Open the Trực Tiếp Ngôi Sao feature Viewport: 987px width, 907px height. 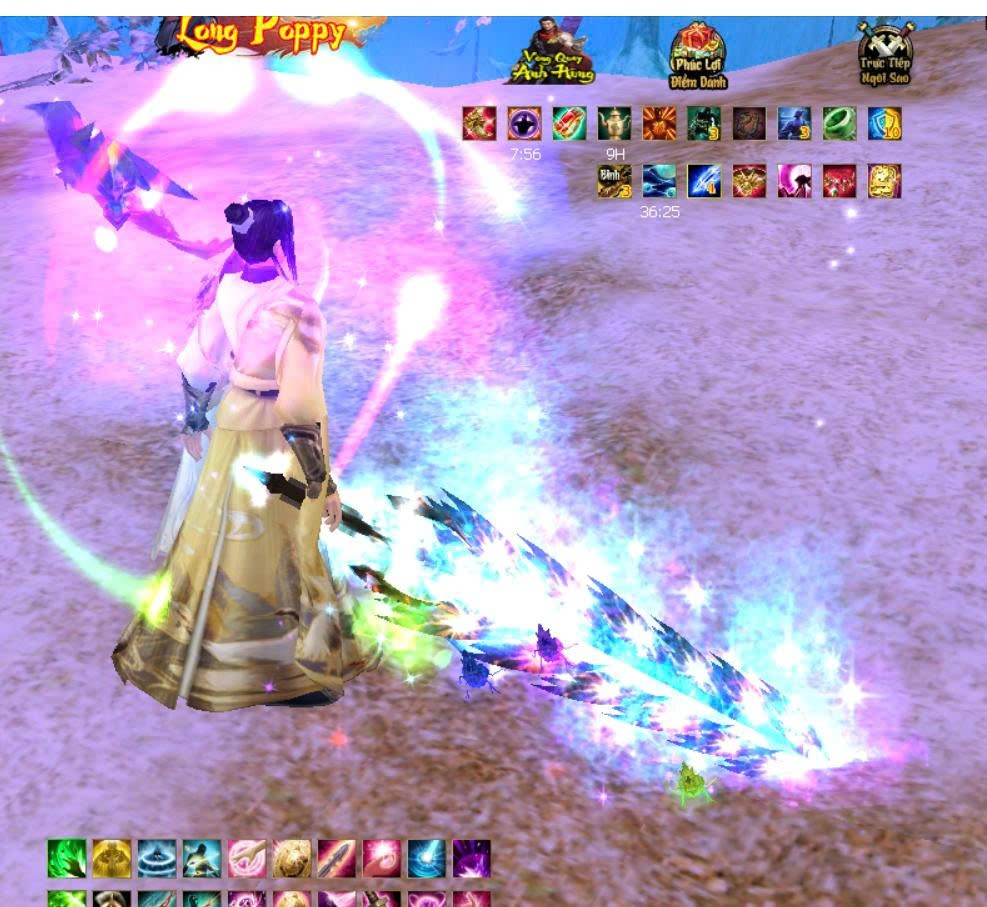pos(884,55)
